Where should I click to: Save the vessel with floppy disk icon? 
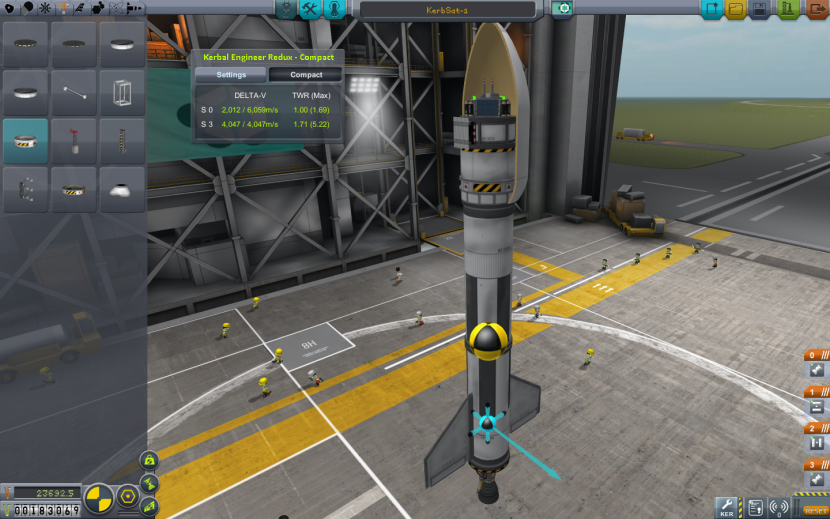pos(761,10)
